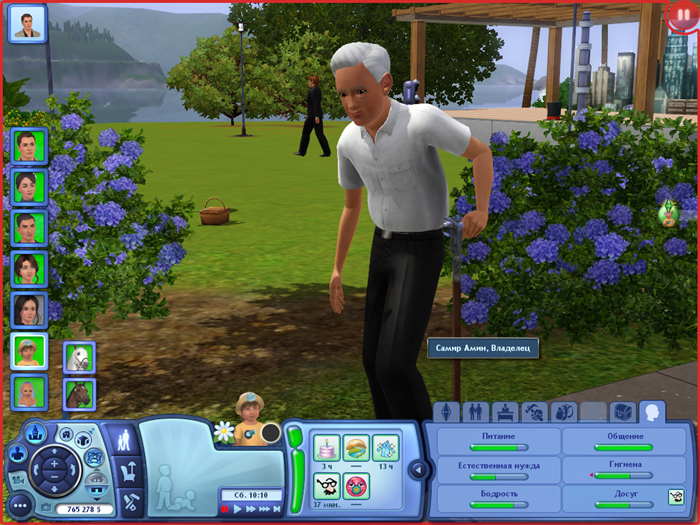Collapse the needs panel with the left arrow
Screen dimensions: 700x525
coord(419,469)
